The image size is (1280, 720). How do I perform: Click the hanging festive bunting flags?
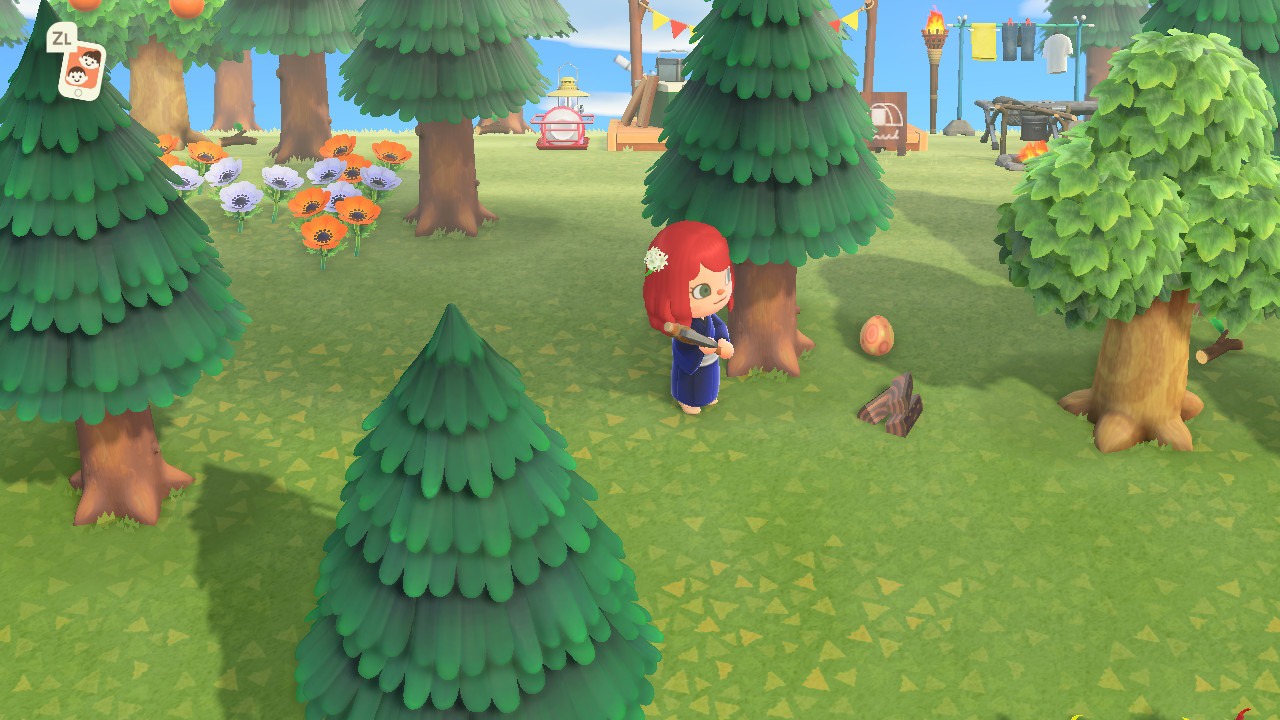pos(674,25)
